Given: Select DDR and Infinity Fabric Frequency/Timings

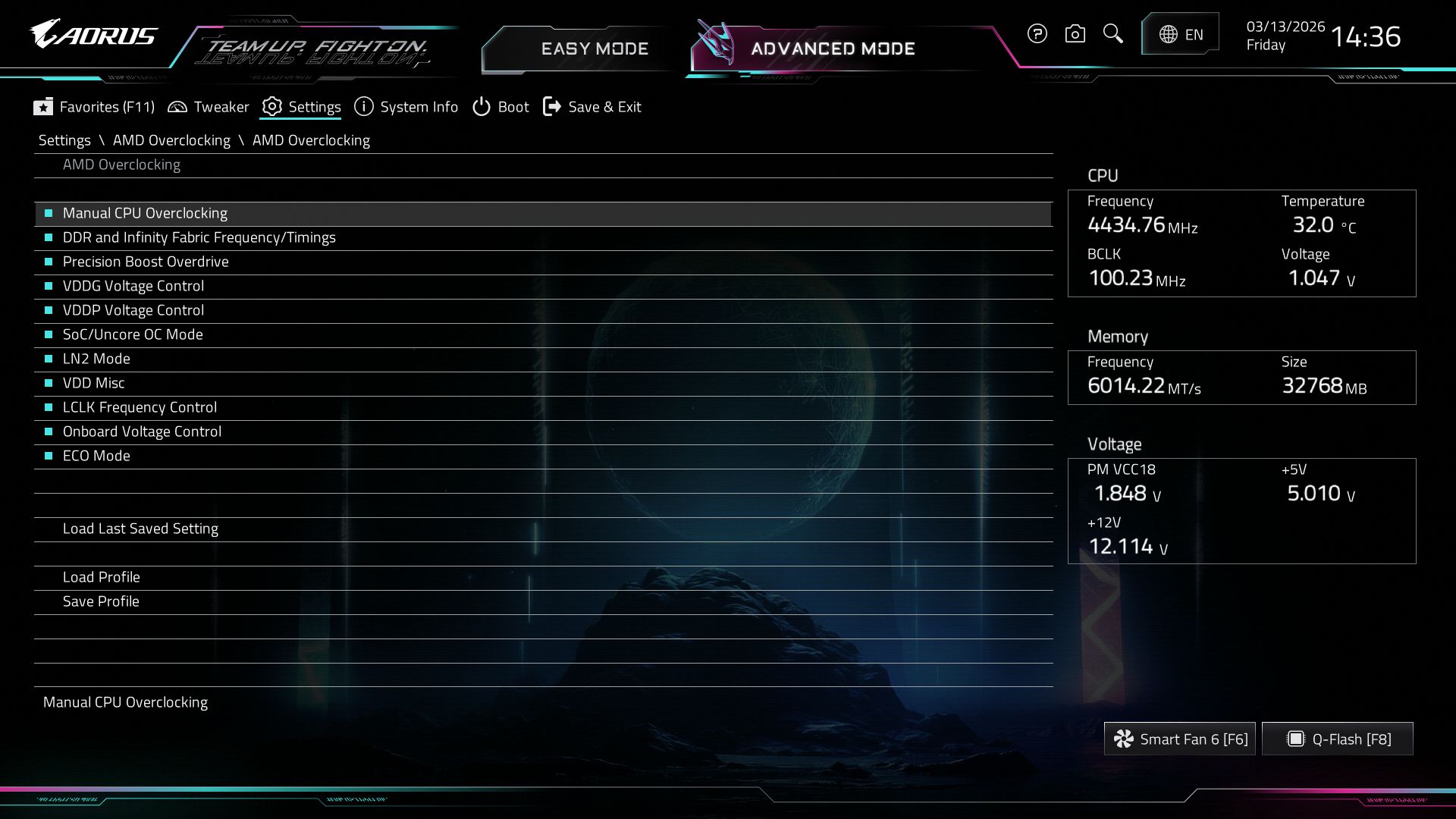Looking at the screenshot, I should pyautogui.click(x=199, y=237).
